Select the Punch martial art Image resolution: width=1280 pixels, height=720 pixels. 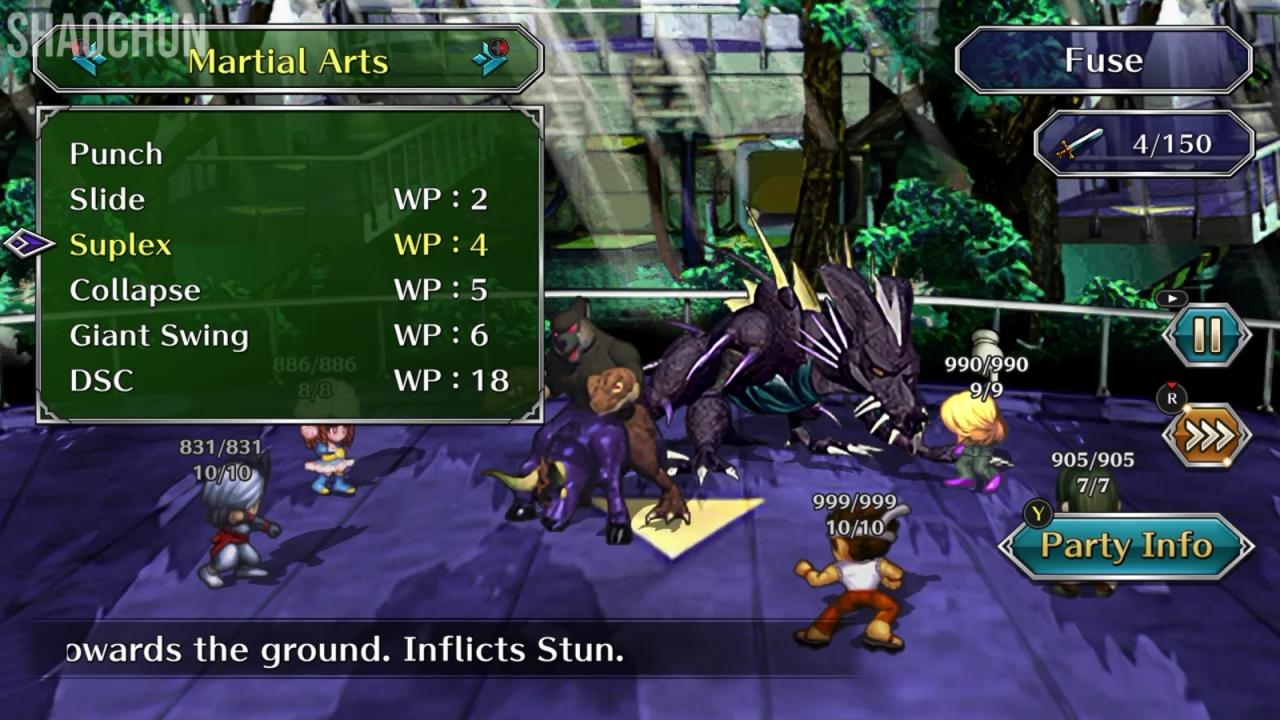pyautogui.click(x=116, y=154)
